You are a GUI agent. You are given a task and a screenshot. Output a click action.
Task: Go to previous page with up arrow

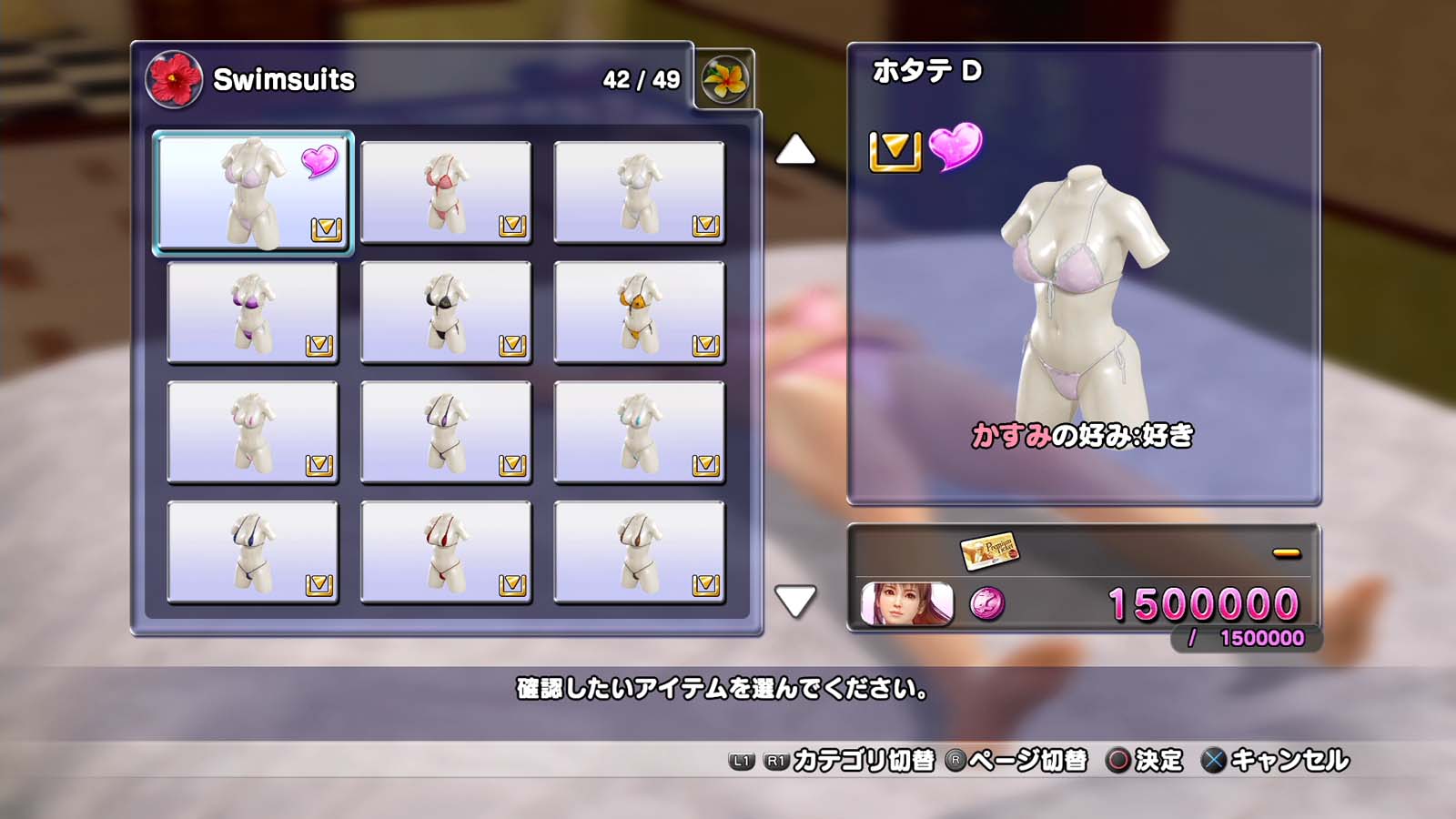[795, 150]
